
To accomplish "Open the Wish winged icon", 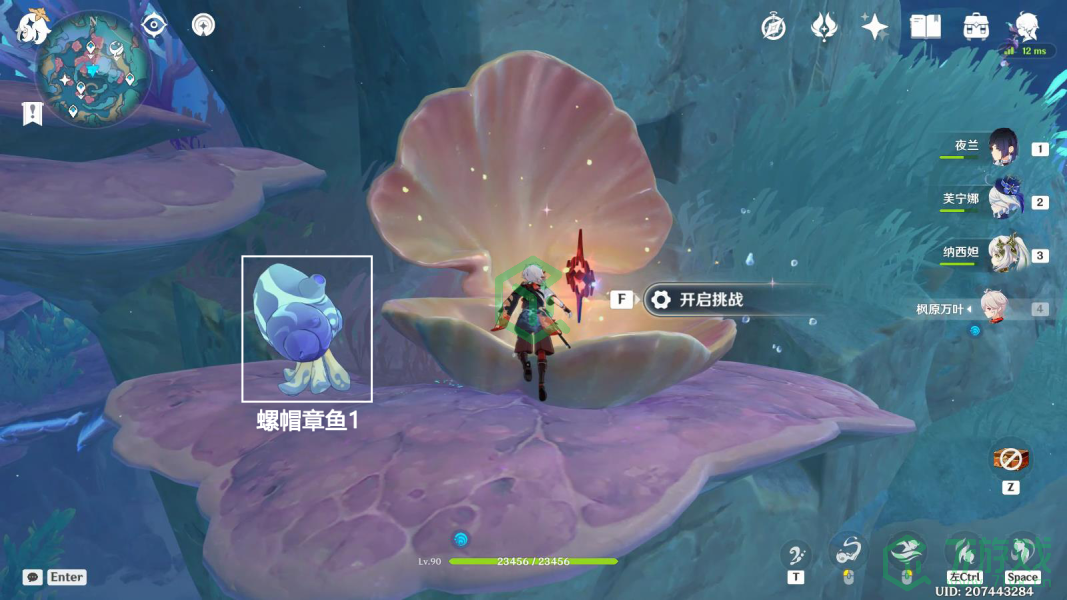I will point(823,27).
